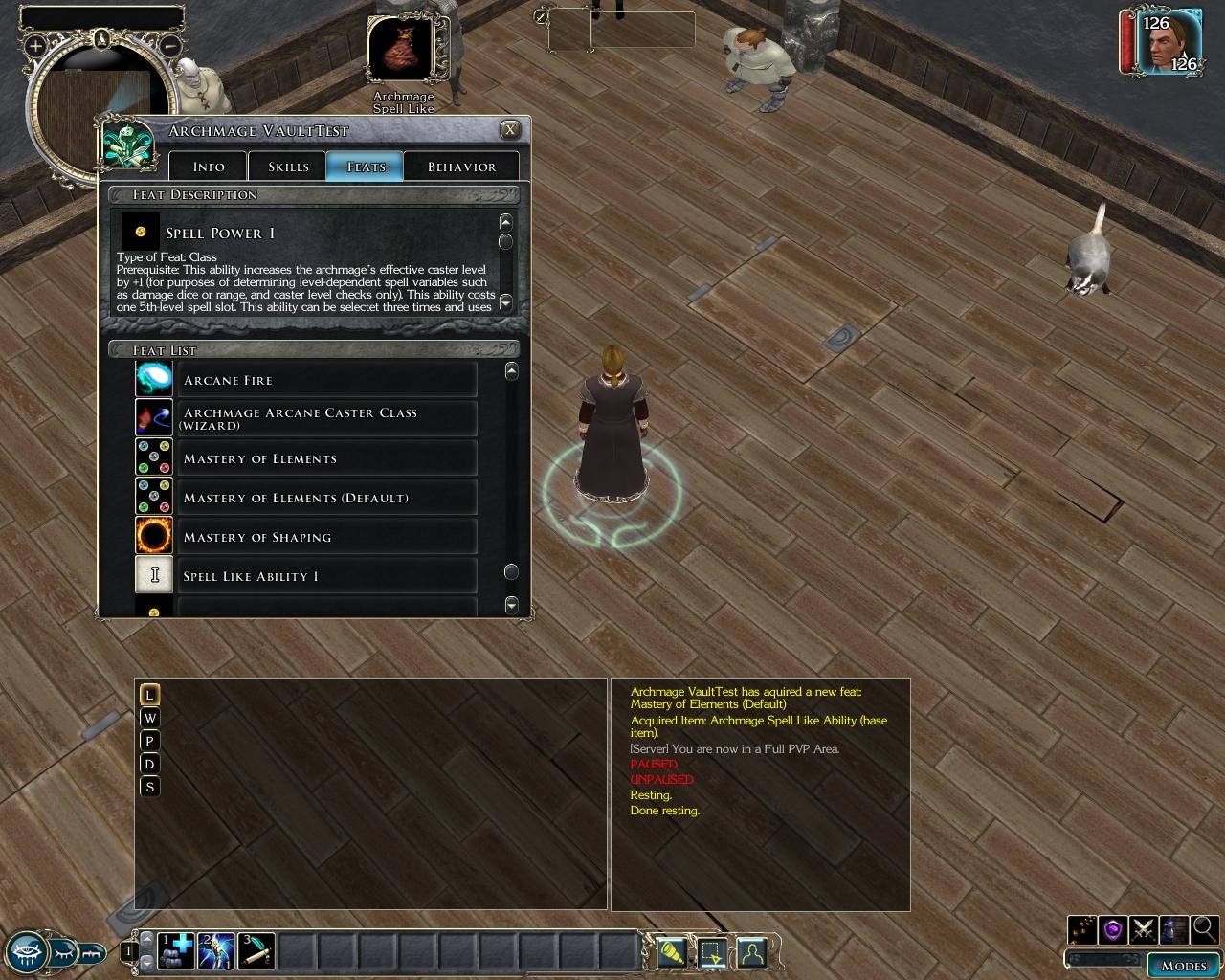The width and height of the screenshot is (1225, 980).
Task: Click the Modes button
Action: [x=1183, y=965]
